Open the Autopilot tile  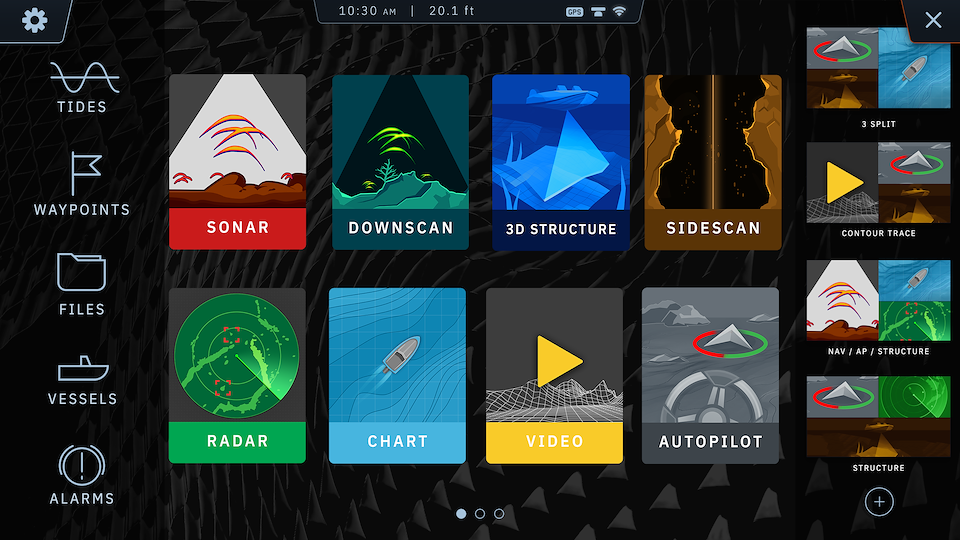pyautogui.click(x=710, y=376)
